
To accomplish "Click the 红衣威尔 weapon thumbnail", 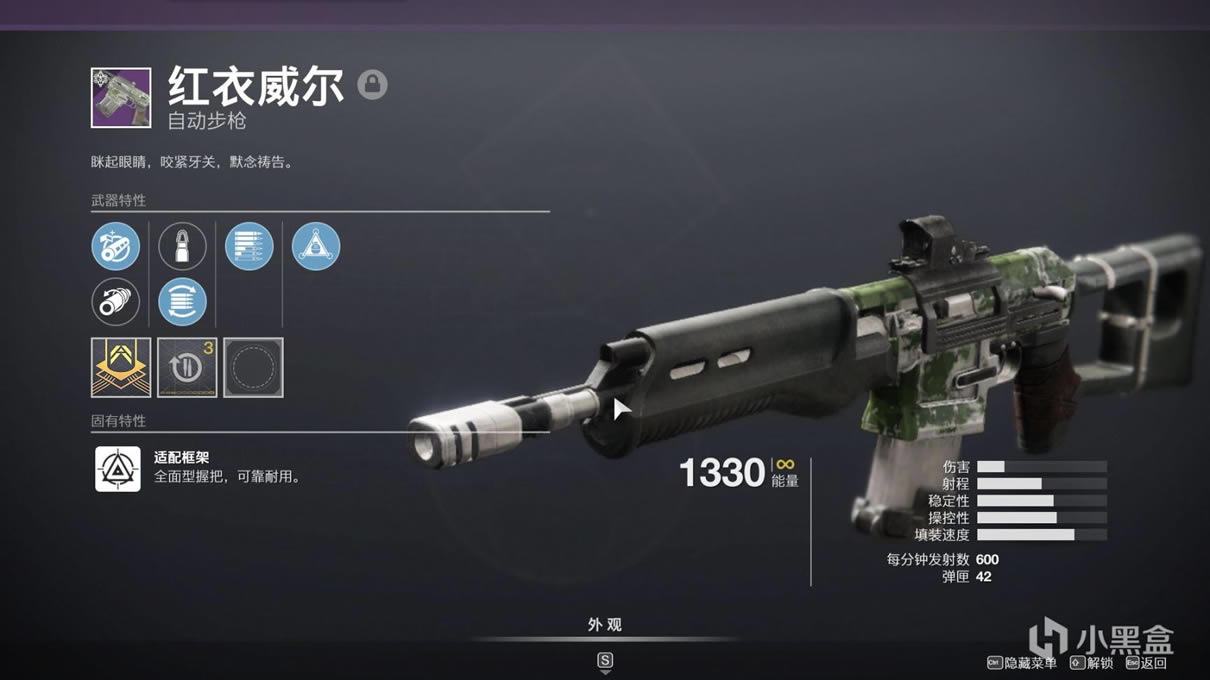I will [x=121, y=98].
